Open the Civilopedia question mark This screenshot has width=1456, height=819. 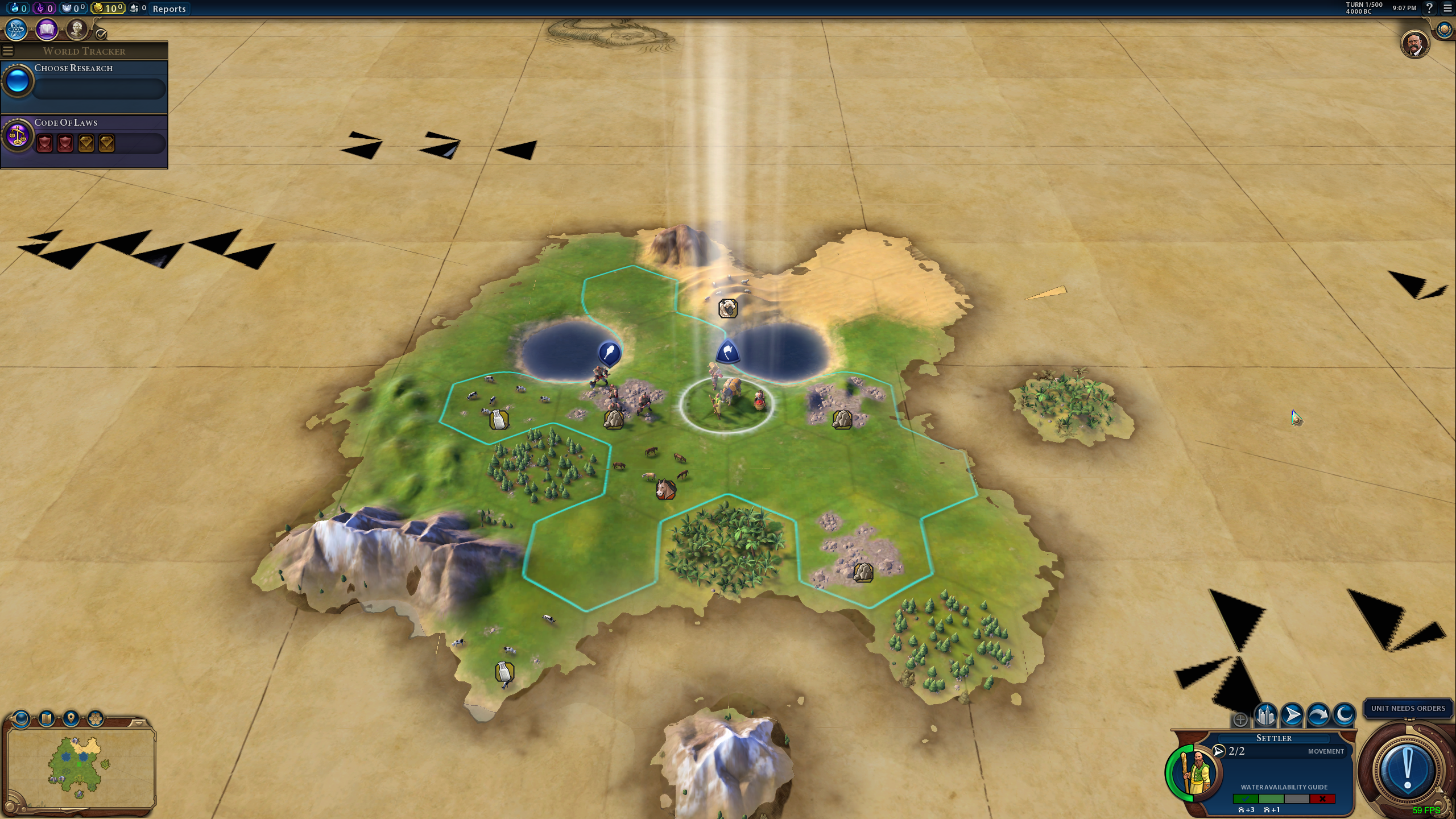(x=1429, y=8)
